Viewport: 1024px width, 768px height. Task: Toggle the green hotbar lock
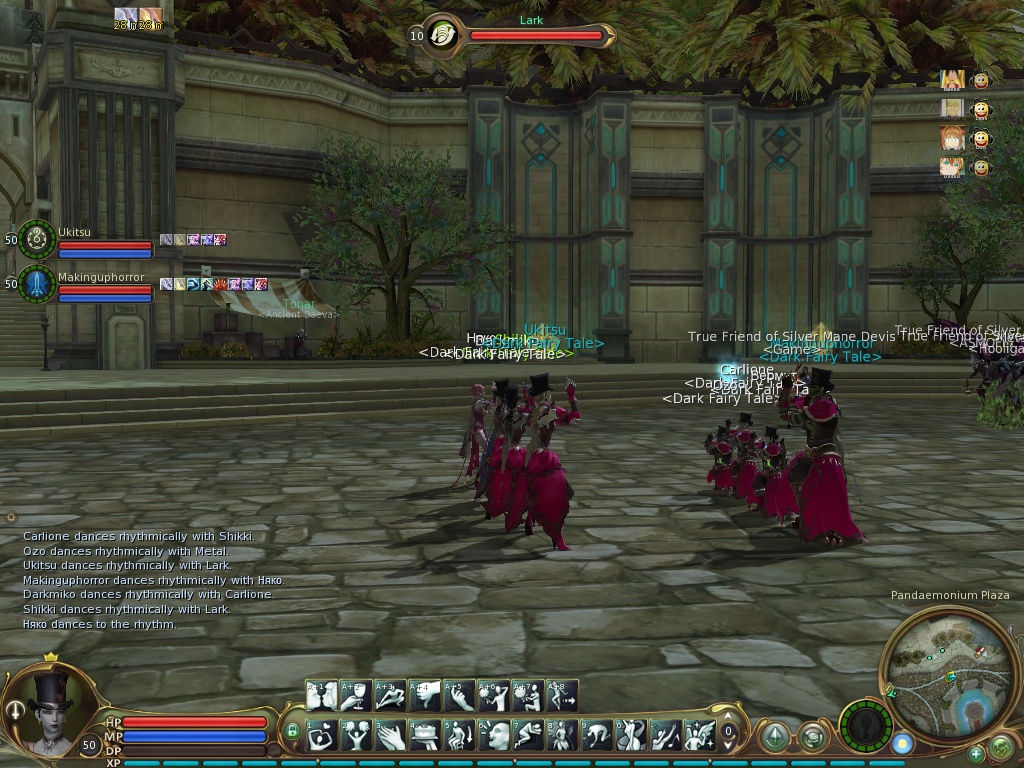292,731
